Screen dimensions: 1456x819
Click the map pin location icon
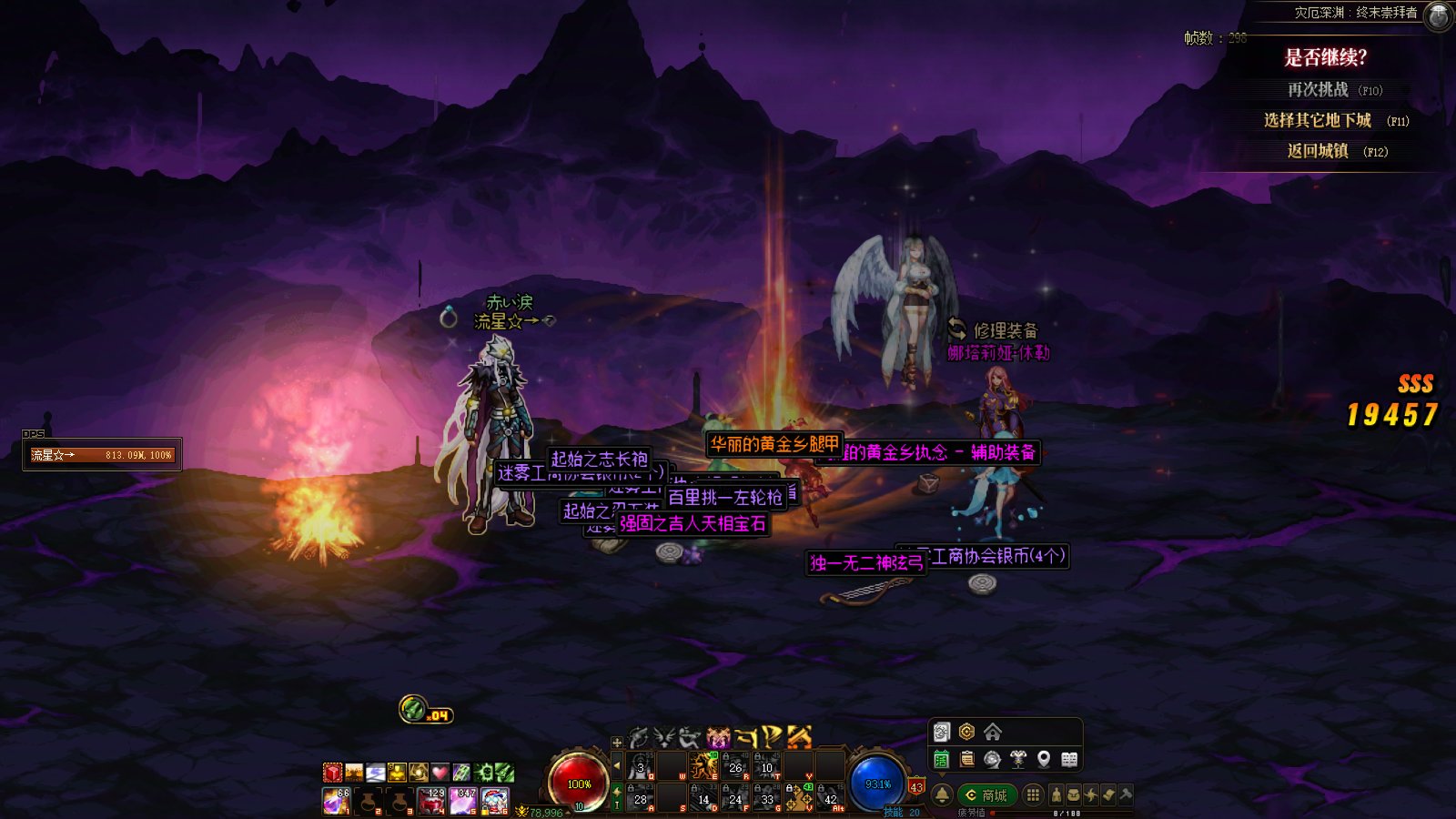click(1044, 759)
